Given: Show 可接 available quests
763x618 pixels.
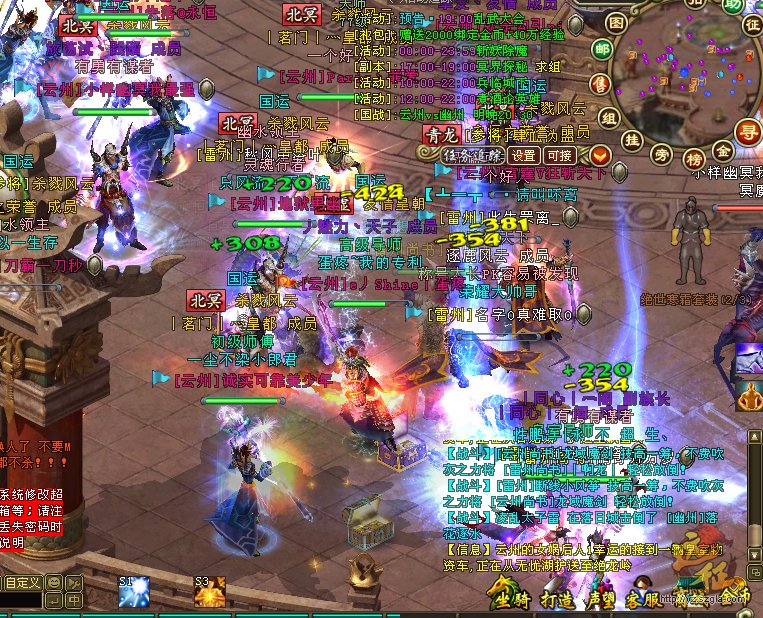Looking at the screenshot, I should 560,155.
